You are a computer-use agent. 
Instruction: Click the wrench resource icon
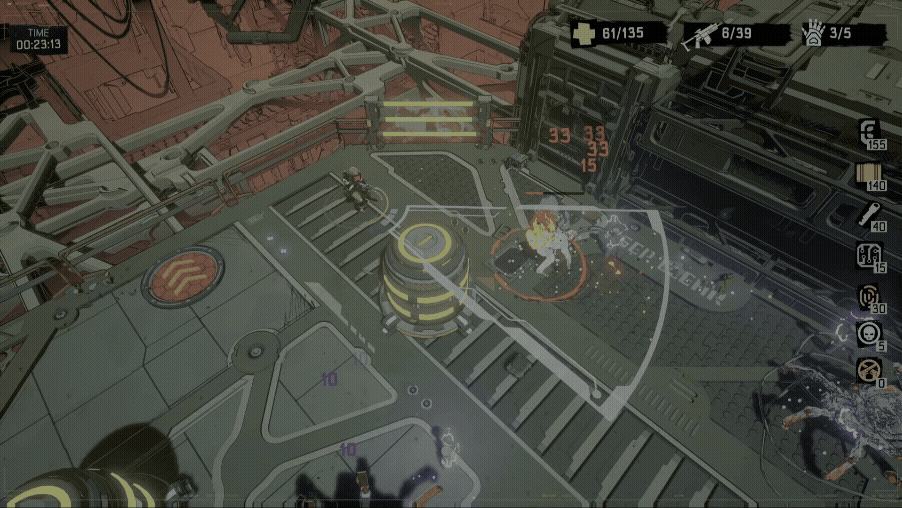868,214
